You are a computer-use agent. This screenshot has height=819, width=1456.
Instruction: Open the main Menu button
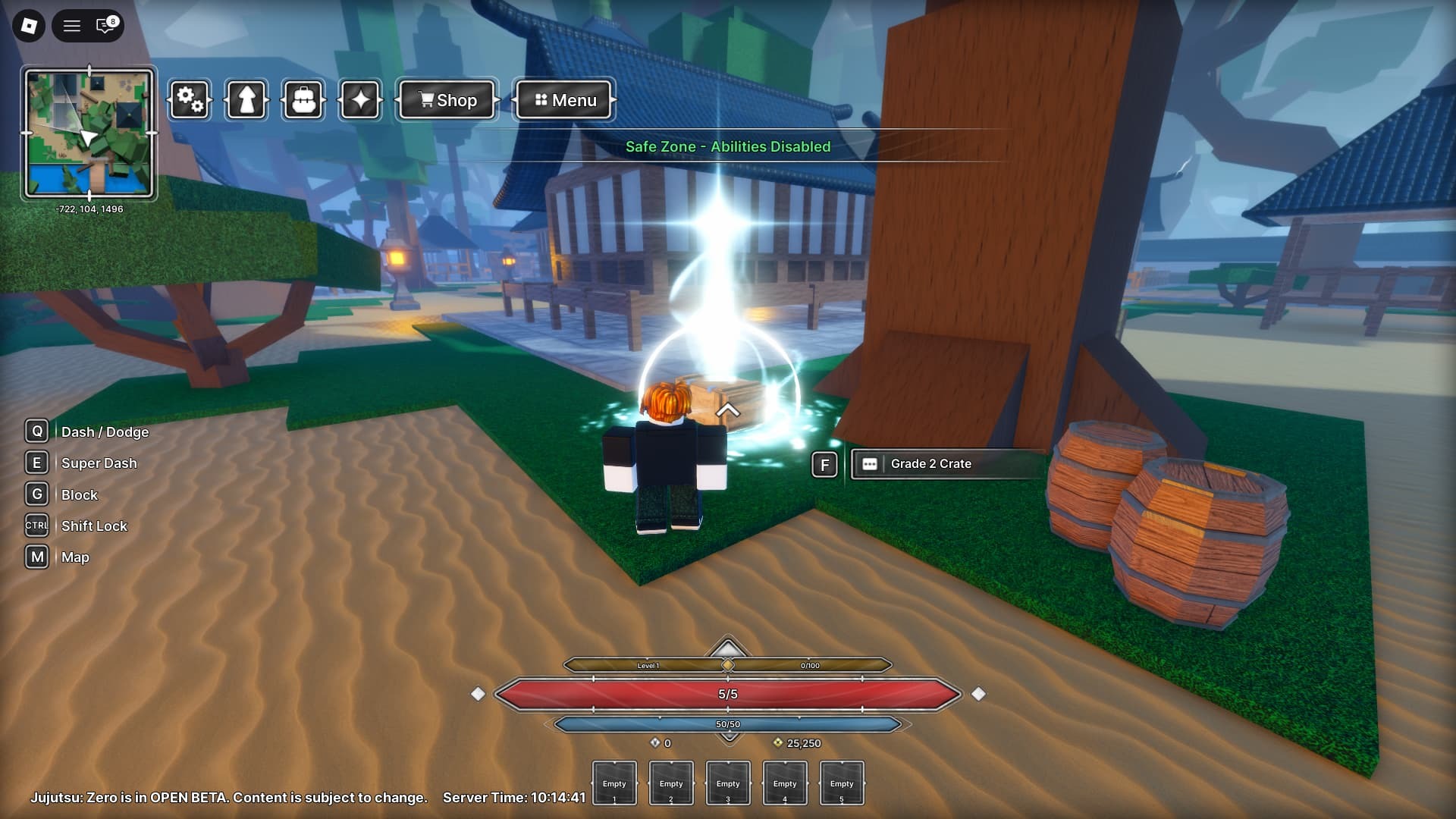coord(564,100)
